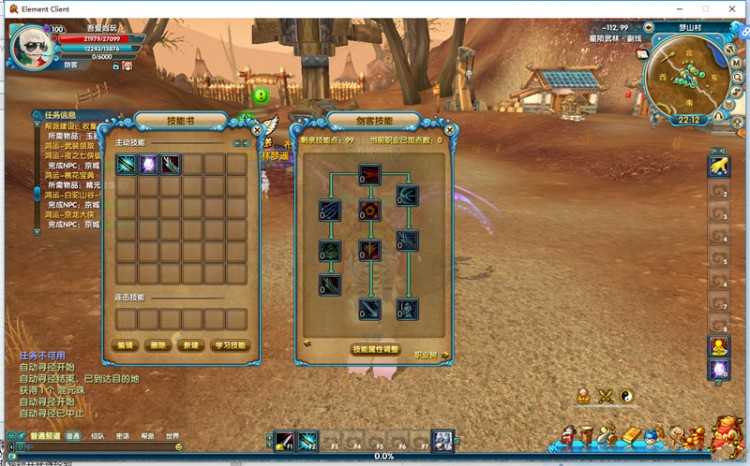Select the red ring skill in the tree's middle column
This screenshot has width=750, height=466.
[370, 211]
